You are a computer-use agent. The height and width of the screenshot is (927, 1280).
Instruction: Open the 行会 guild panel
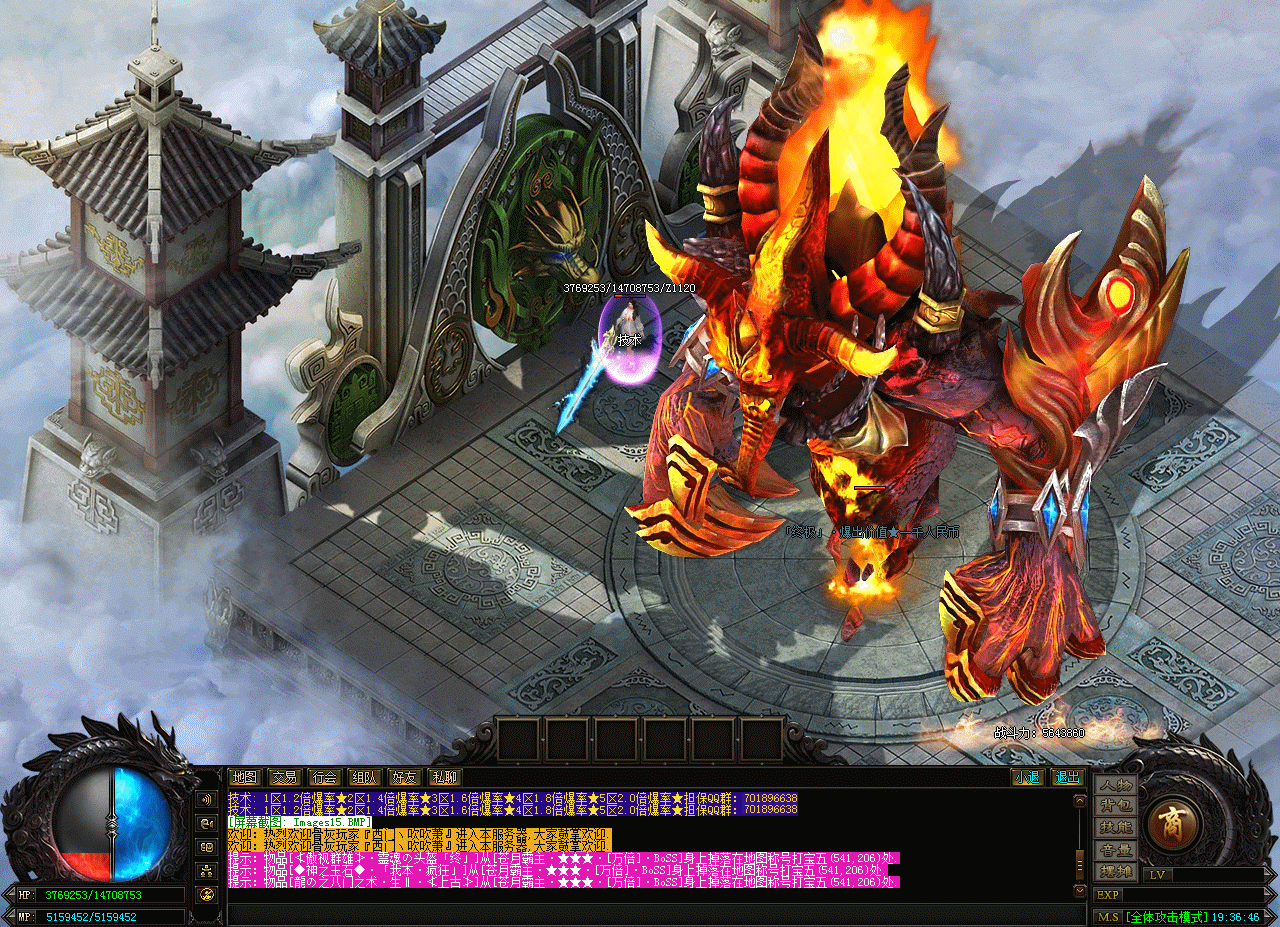coord(324,777)
